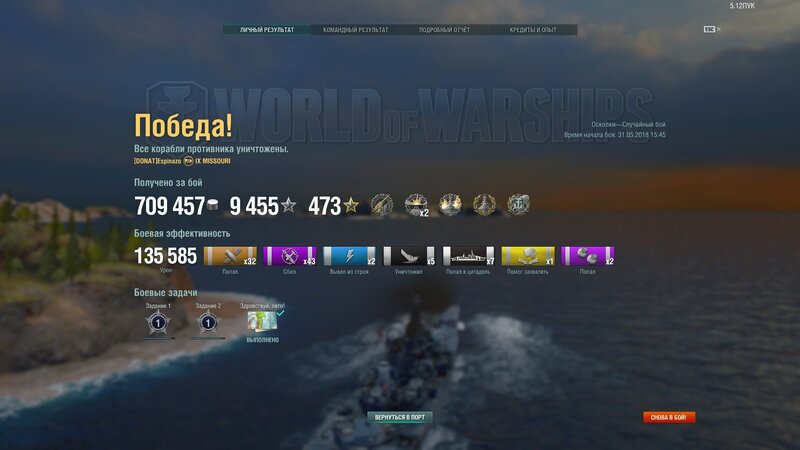This screenshot has width=800, height=450.
Task: Select the Задание 1 combat mission badge
Action: click(x=157, y=323)
